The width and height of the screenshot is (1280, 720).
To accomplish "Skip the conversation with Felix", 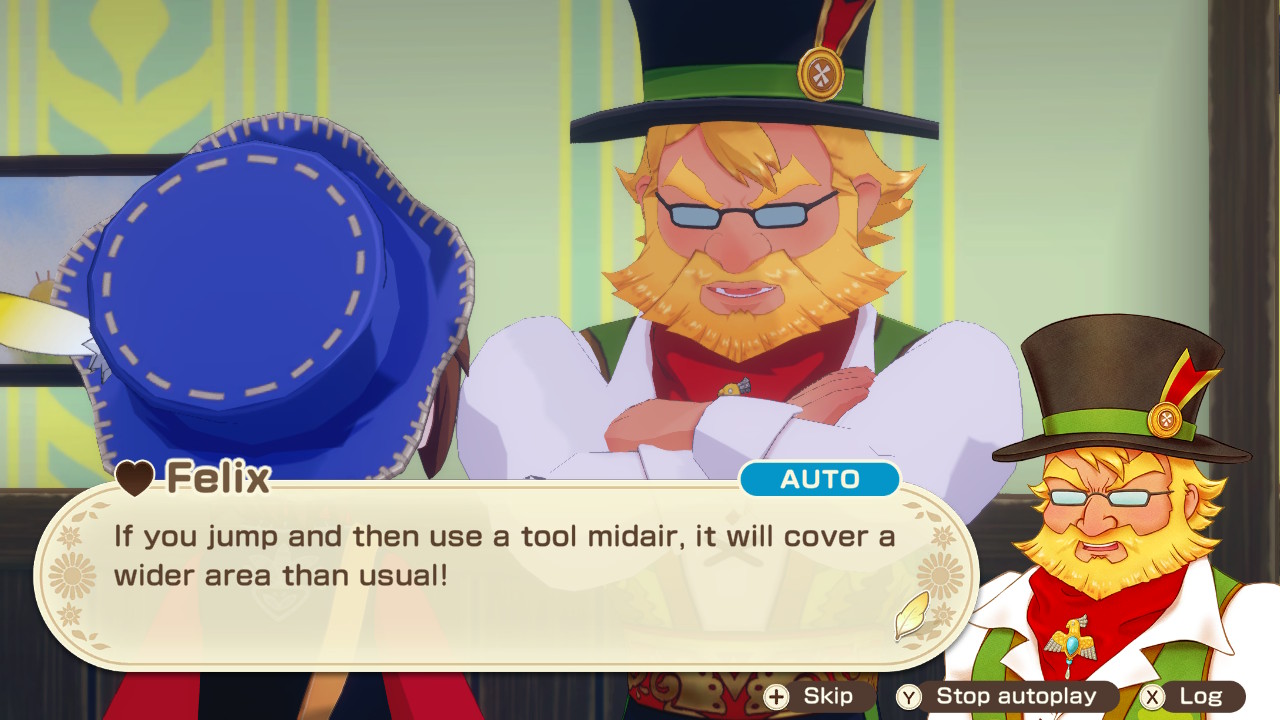I will (x=811, y=697).
